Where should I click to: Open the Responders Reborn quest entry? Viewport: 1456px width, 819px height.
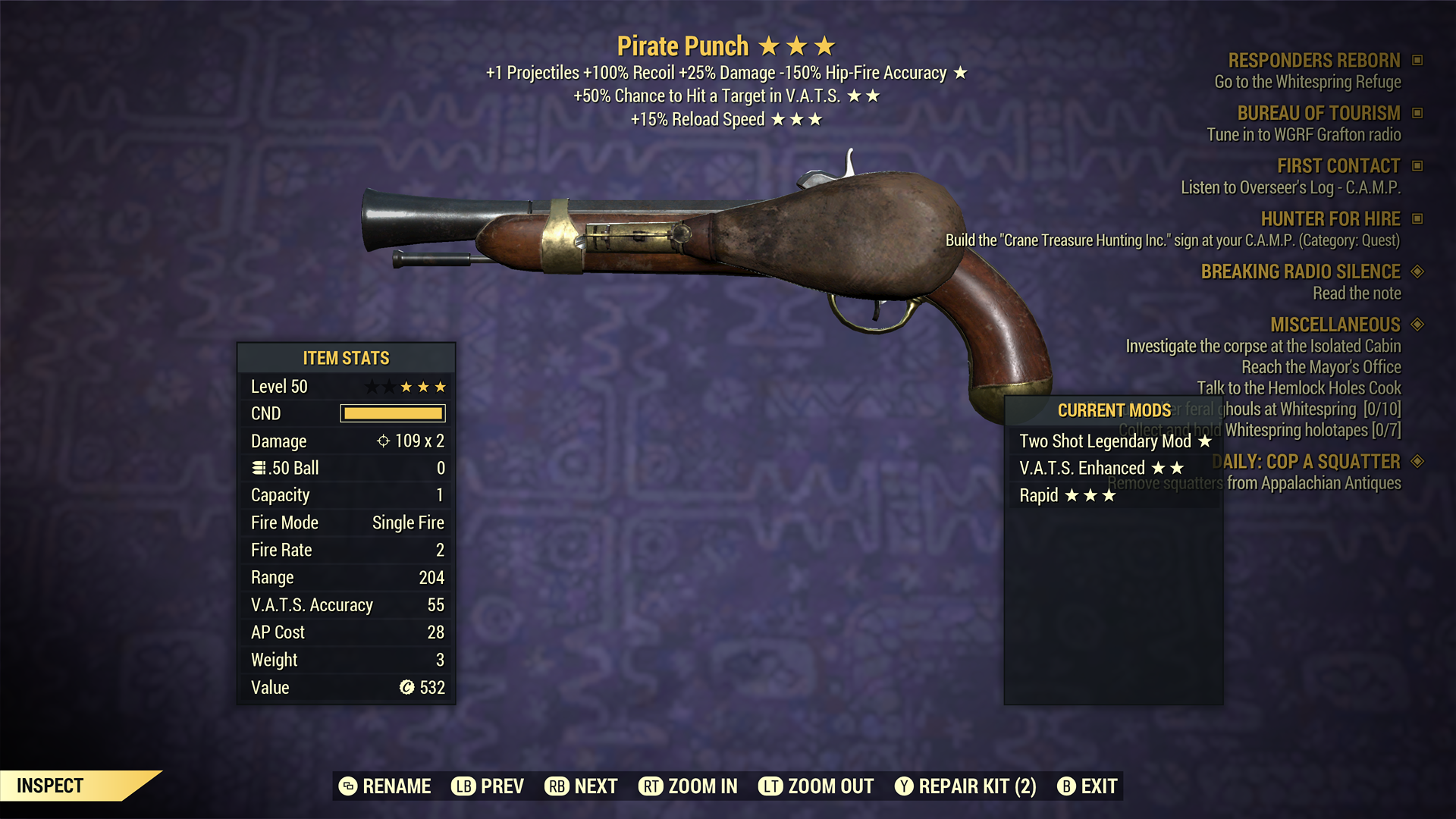(x=1313, y=60)
